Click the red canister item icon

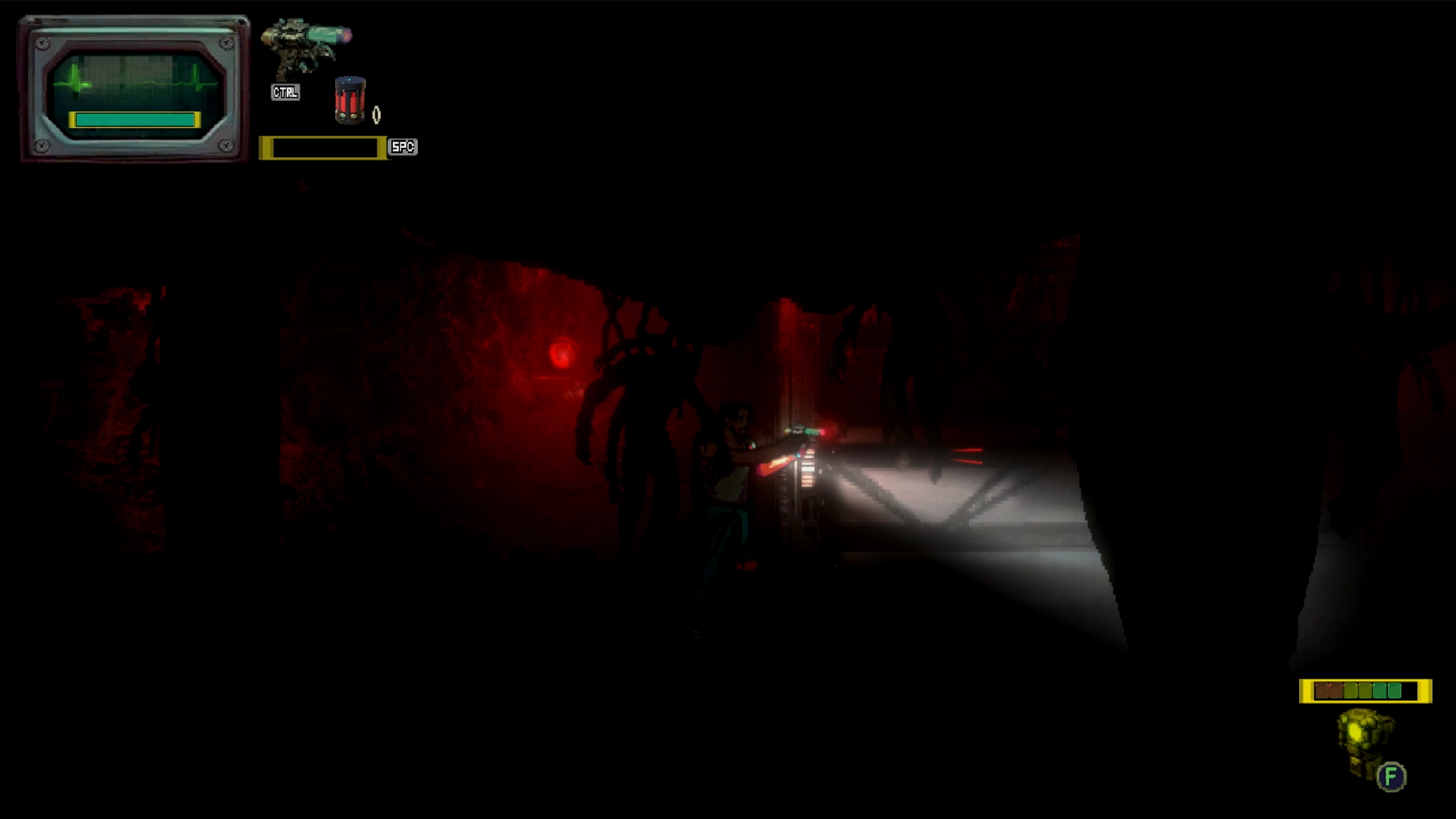click(x=350, y=100)
